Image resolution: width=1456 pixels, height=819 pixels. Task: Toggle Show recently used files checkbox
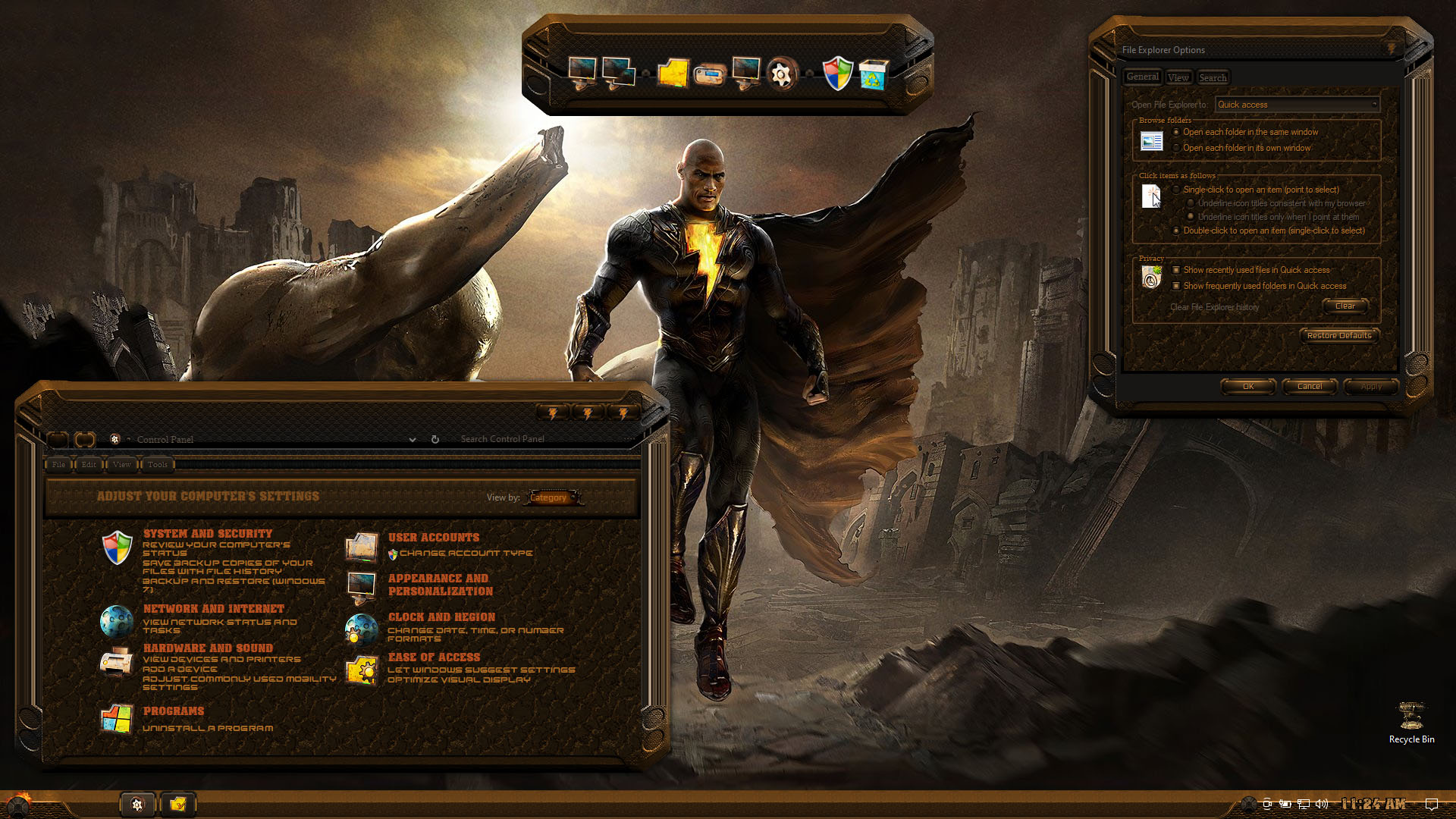[1176, 270]
